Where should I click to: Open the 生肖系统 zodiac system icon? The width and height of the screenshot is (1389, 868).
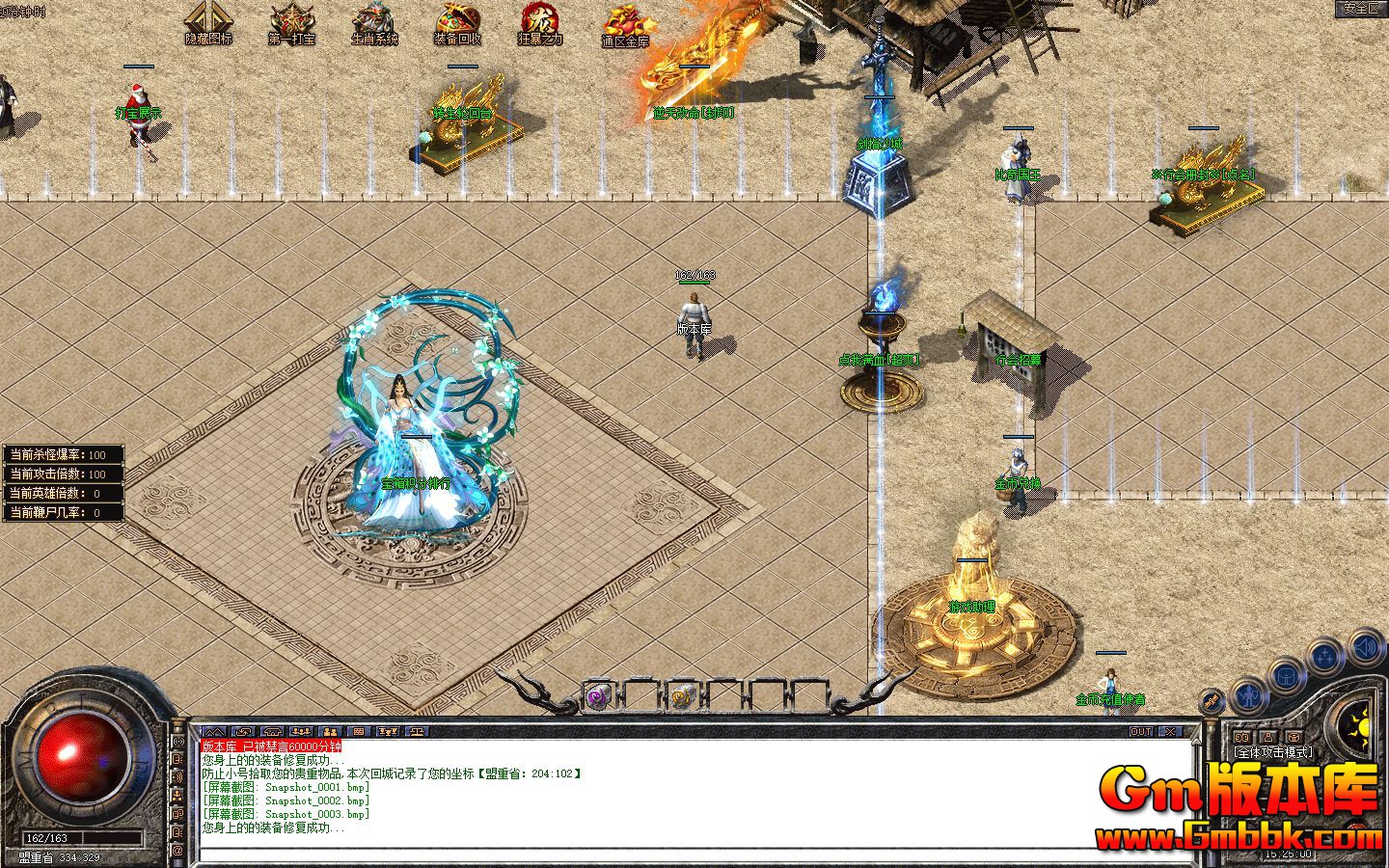372,19
